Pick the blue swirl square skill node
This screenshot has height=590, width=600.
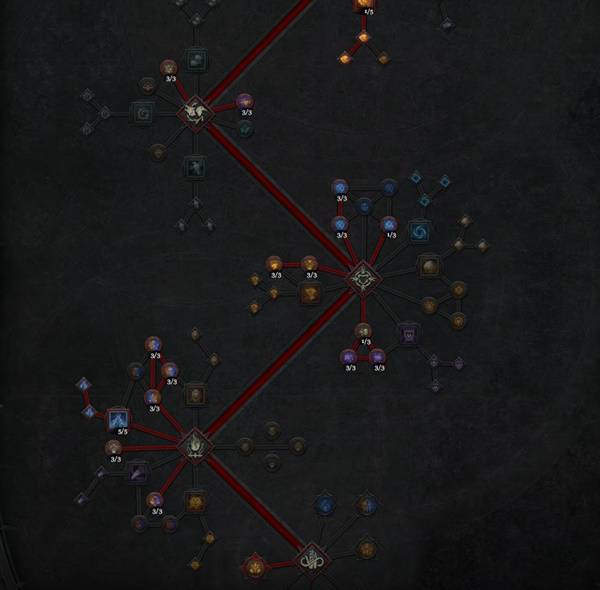pos(419,231)
